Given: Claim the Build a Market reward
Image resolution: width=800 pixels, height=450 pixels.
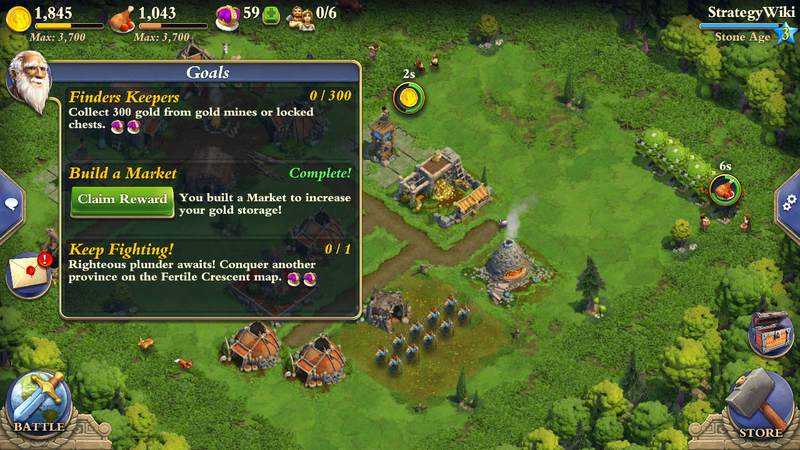Looking at the screenshot, I should pos(122,199).
